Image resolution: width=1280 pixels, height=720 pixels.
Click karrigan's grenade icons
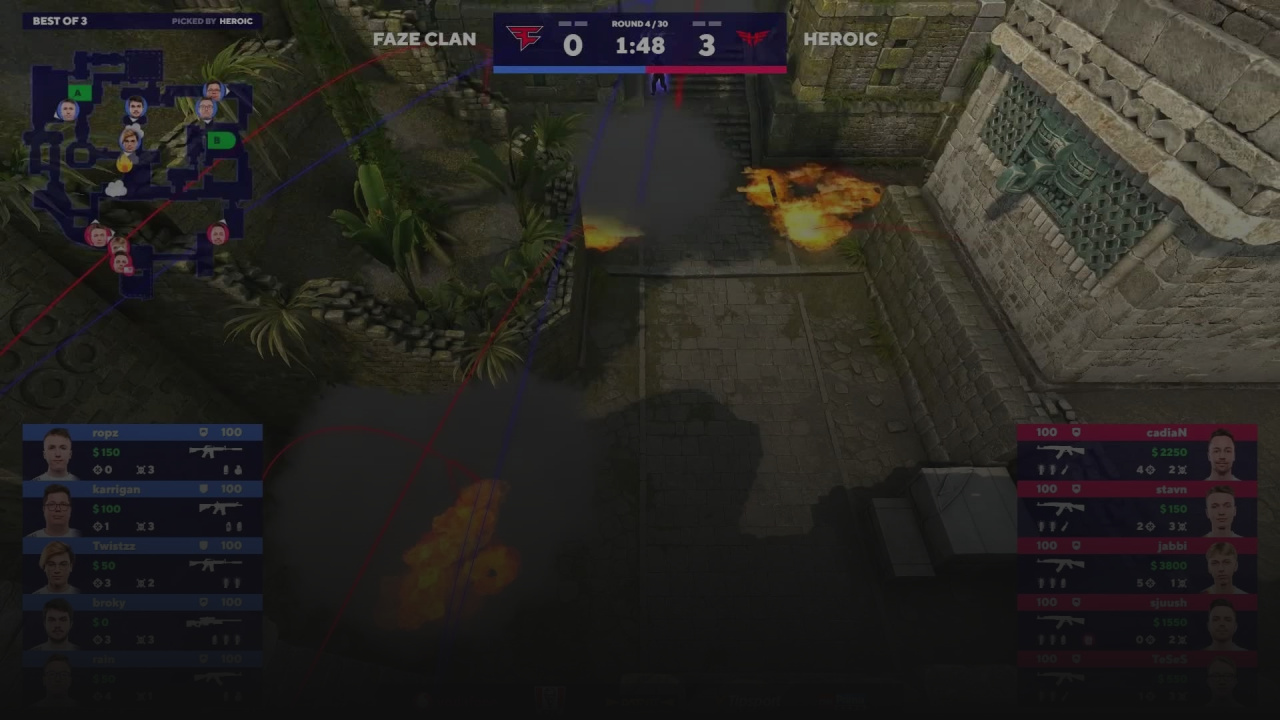[233, 527]
